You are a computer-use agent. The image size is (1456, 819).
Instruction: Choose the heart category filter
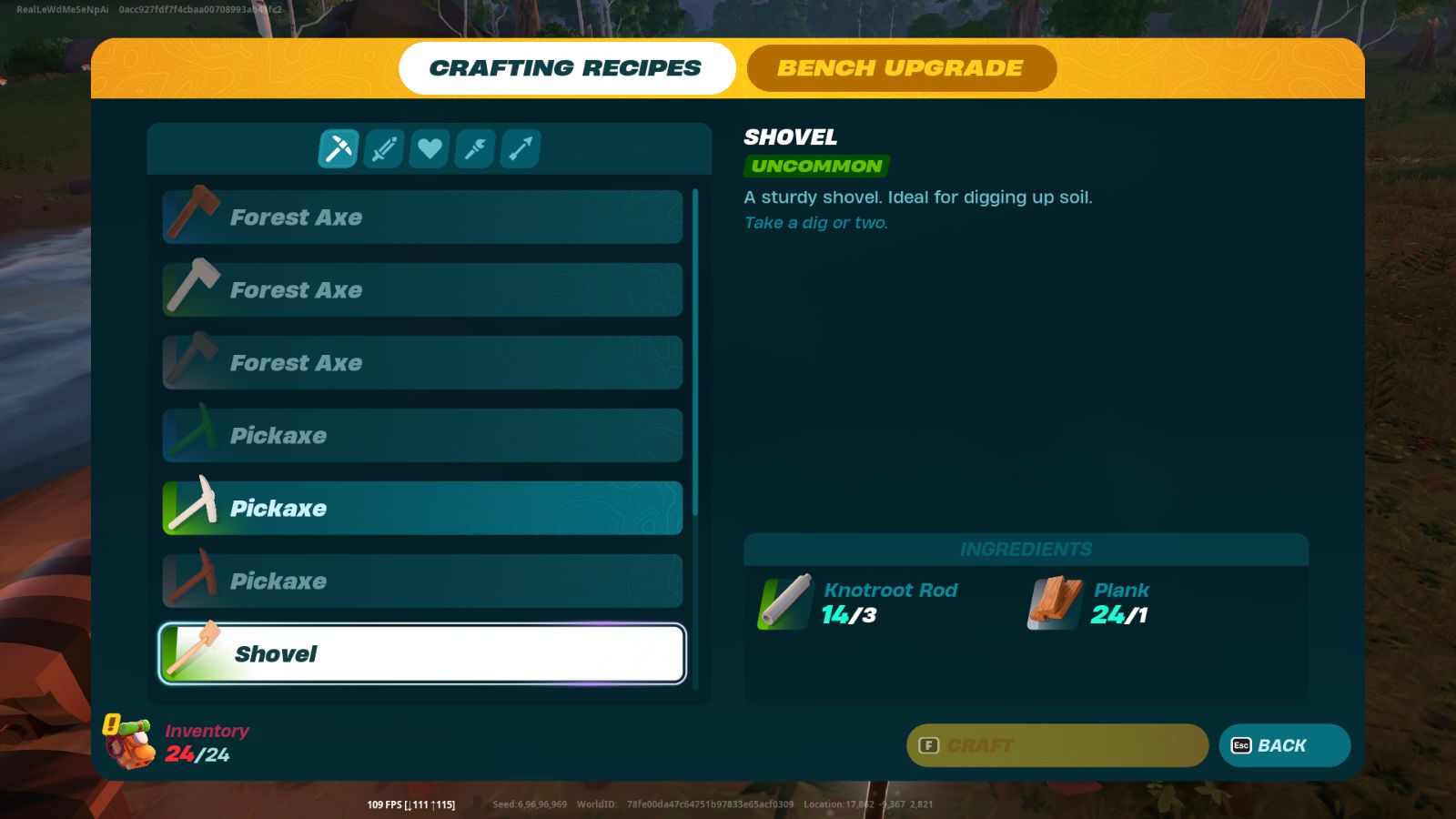430,148
